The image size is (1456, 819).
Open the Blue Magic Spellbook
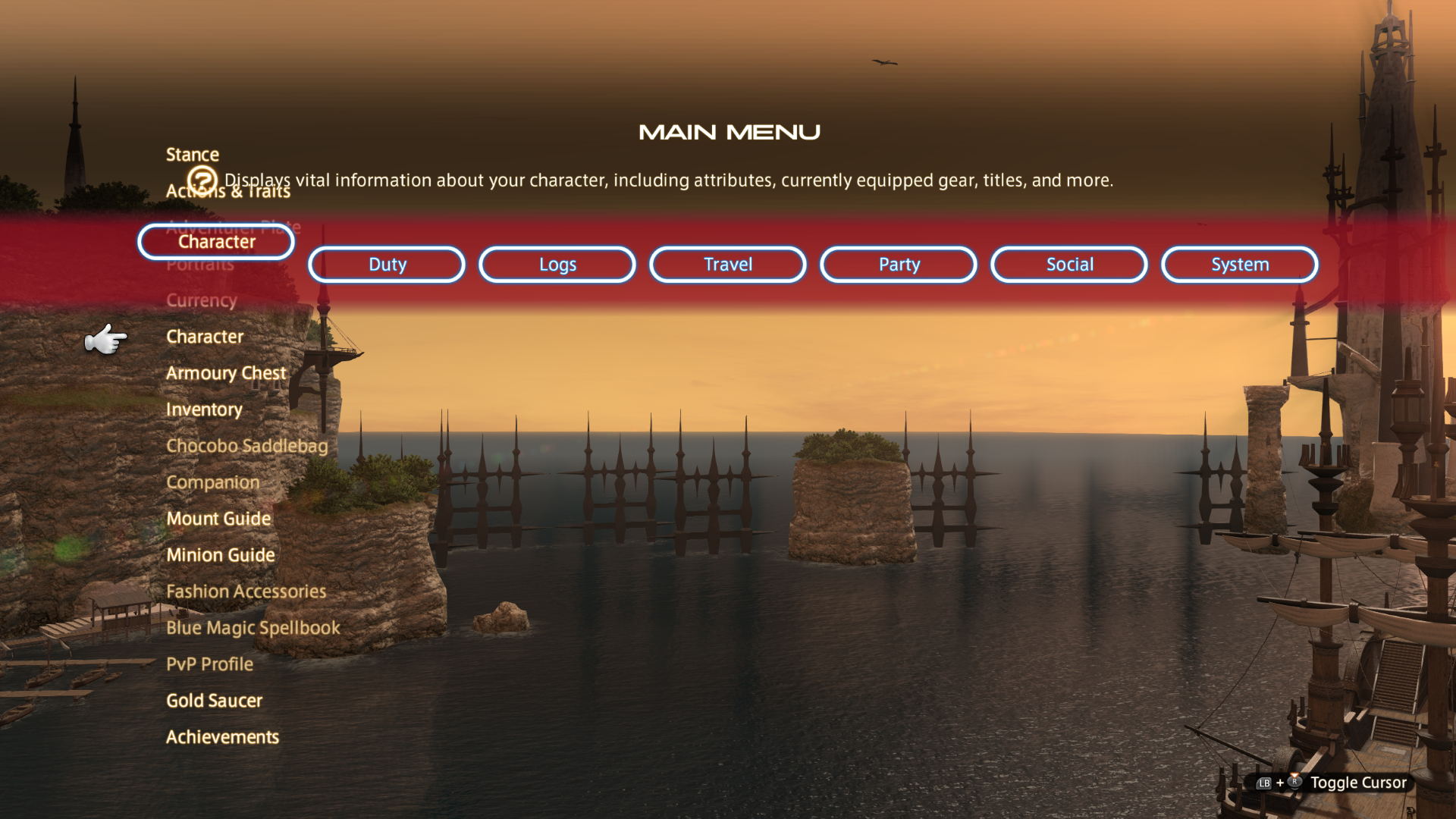click(252, 627)
